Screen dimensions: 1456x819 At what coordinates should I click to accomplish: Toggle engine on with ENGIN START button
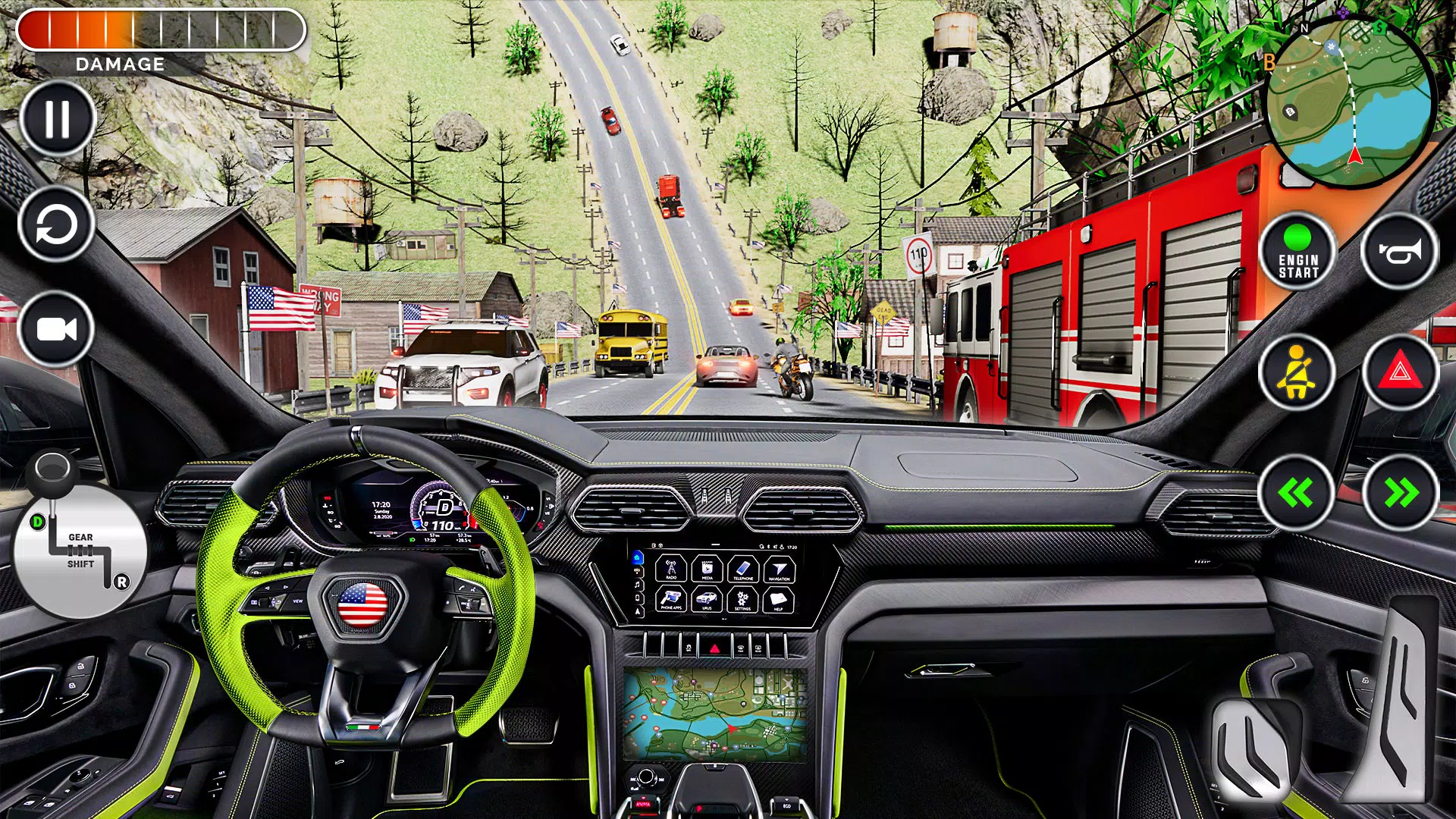[x=1298, y=253]
